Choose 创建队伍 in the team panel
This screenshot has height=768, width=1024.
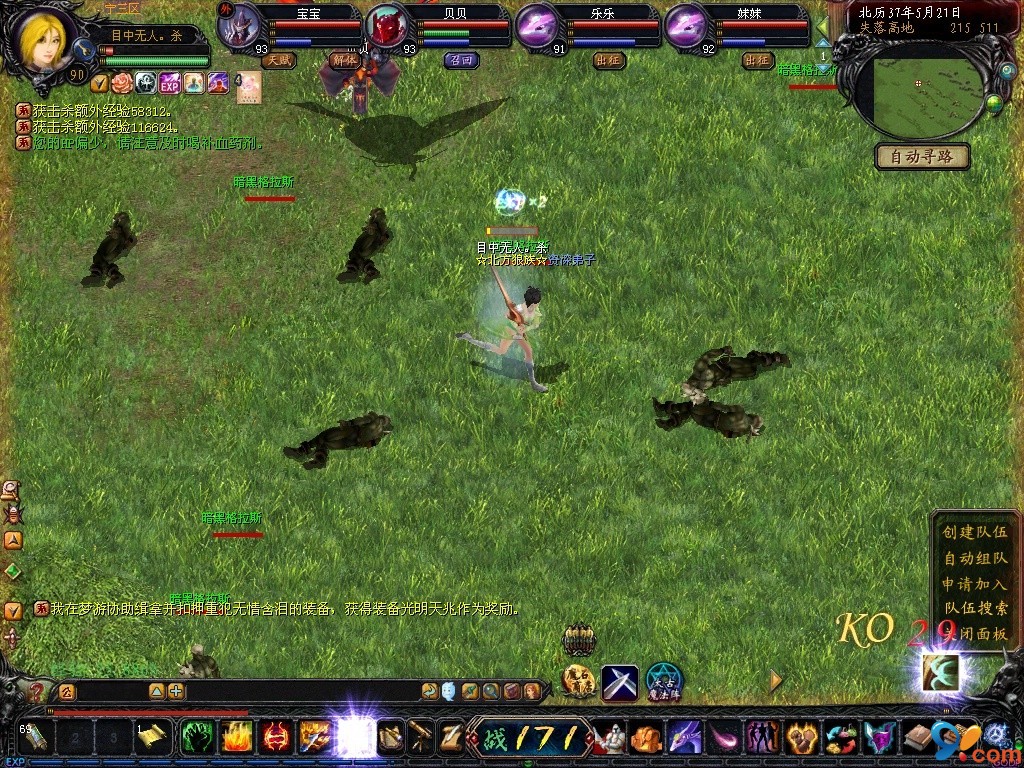(x=974, y=532)
